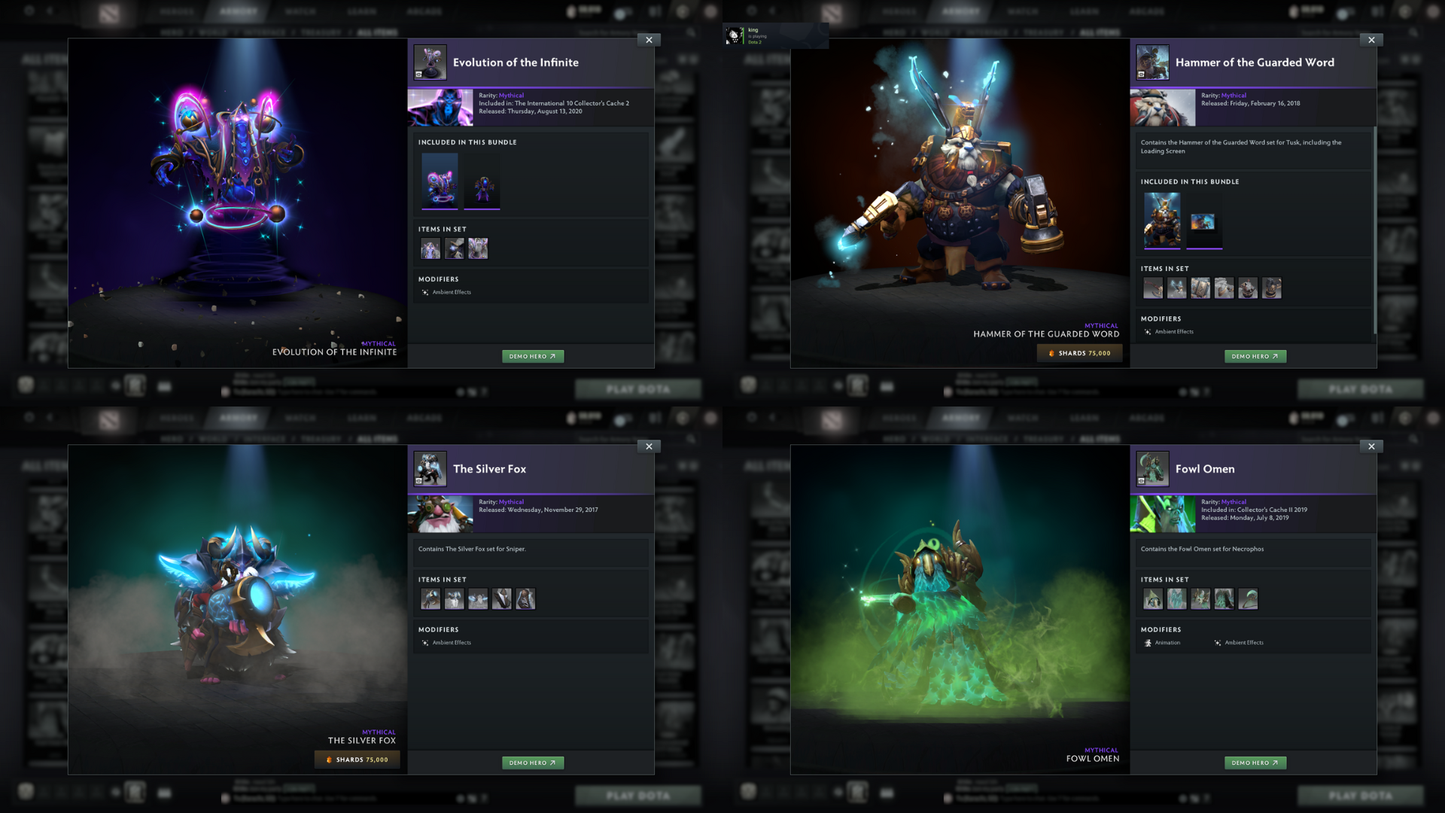This screenshot has width=1445, height=813.
Task: Switch to the ARMORY tab
Action: pyautogui.click(x=239, y=11)
